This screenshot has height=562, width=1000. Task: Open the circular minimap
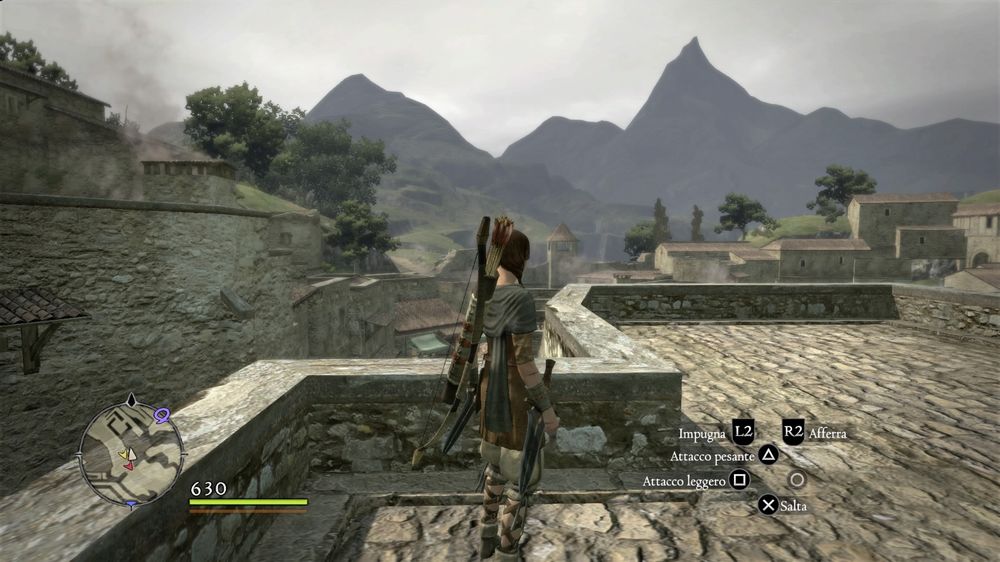pyautogui.click(x=131, y=453)
